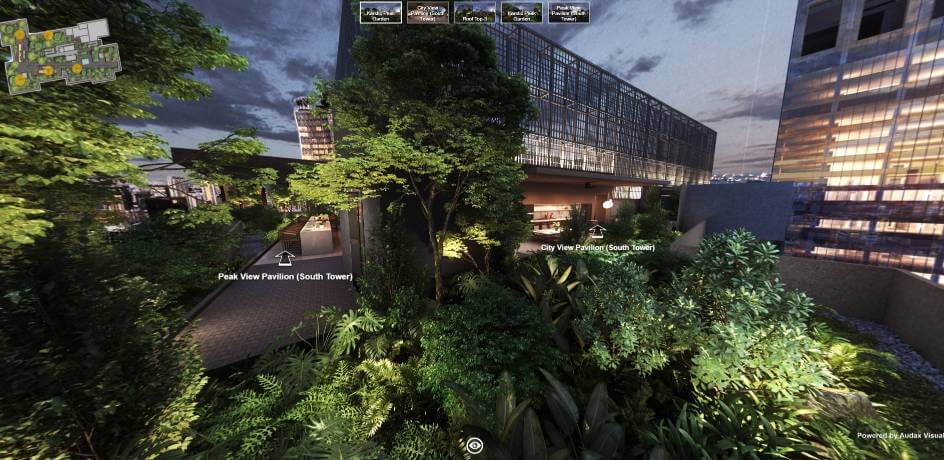Toggle the eye visibility icon

pos(475,445)
